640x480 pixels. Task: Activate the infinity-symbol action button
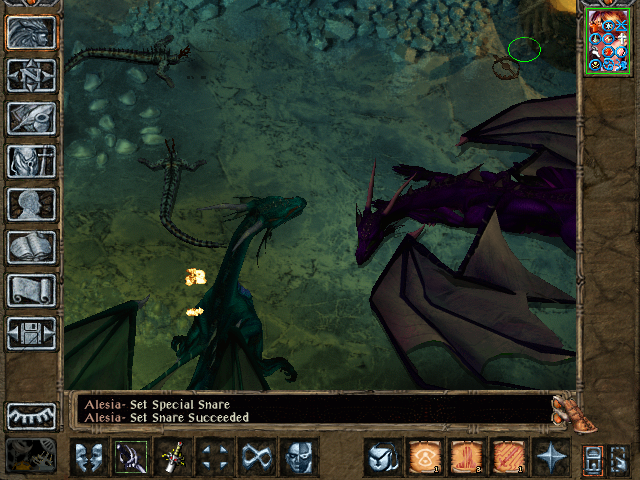[257, 458]
